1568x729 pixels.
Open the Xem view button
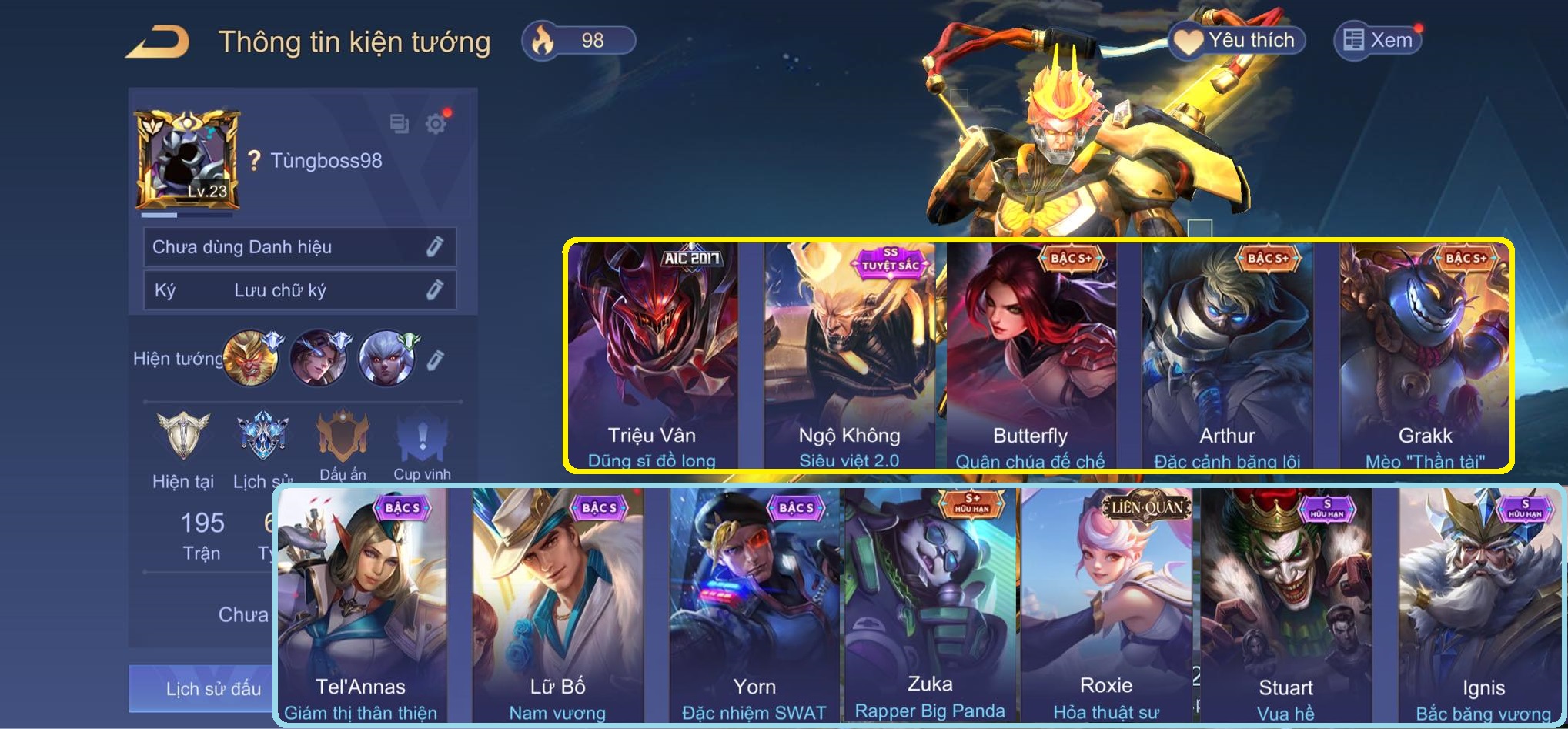1378,40
